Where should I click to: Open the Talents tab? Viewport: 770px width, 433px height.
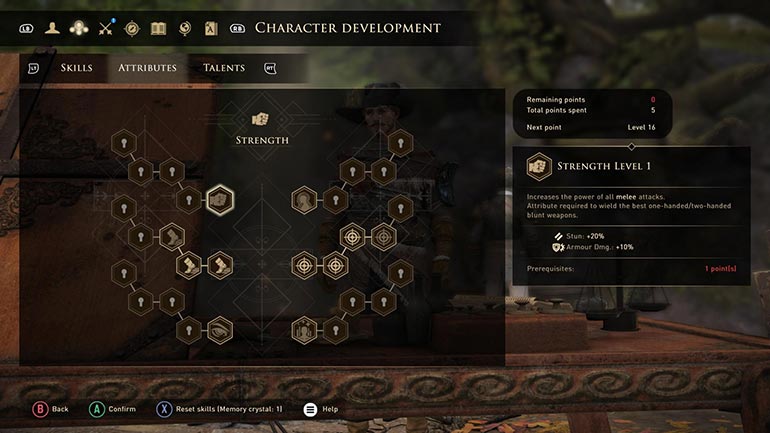pyautogui.click(x=224, y=68)
